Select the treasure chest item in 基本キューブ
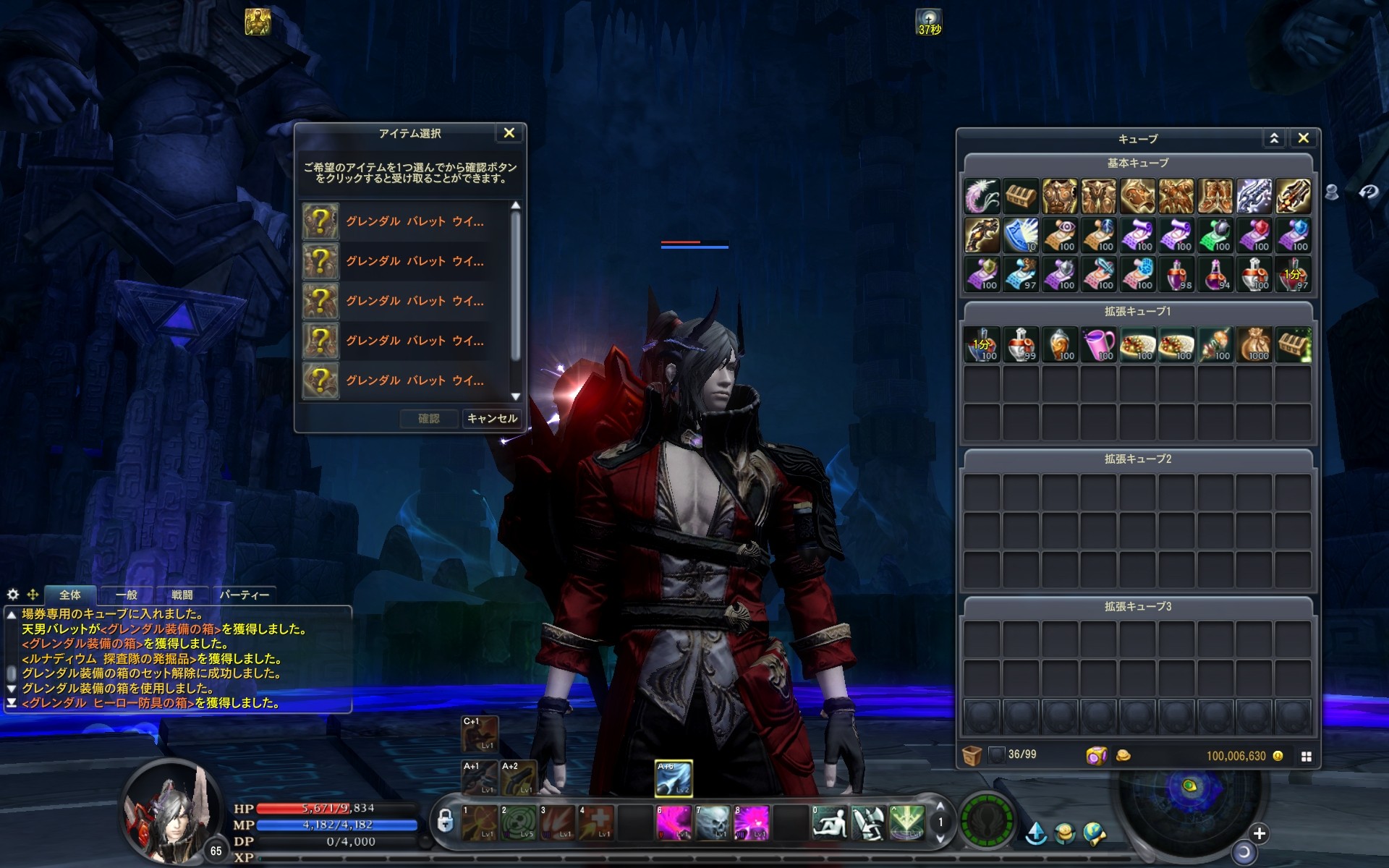This screenshot has width=1389, height=868. click(1021, 196)
